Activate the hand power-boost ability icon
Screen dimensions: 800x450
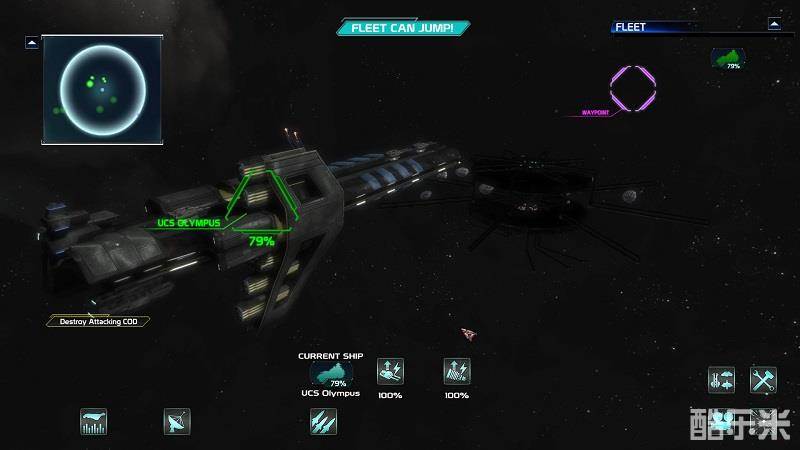pyautogui.click(x=390, y=372)
